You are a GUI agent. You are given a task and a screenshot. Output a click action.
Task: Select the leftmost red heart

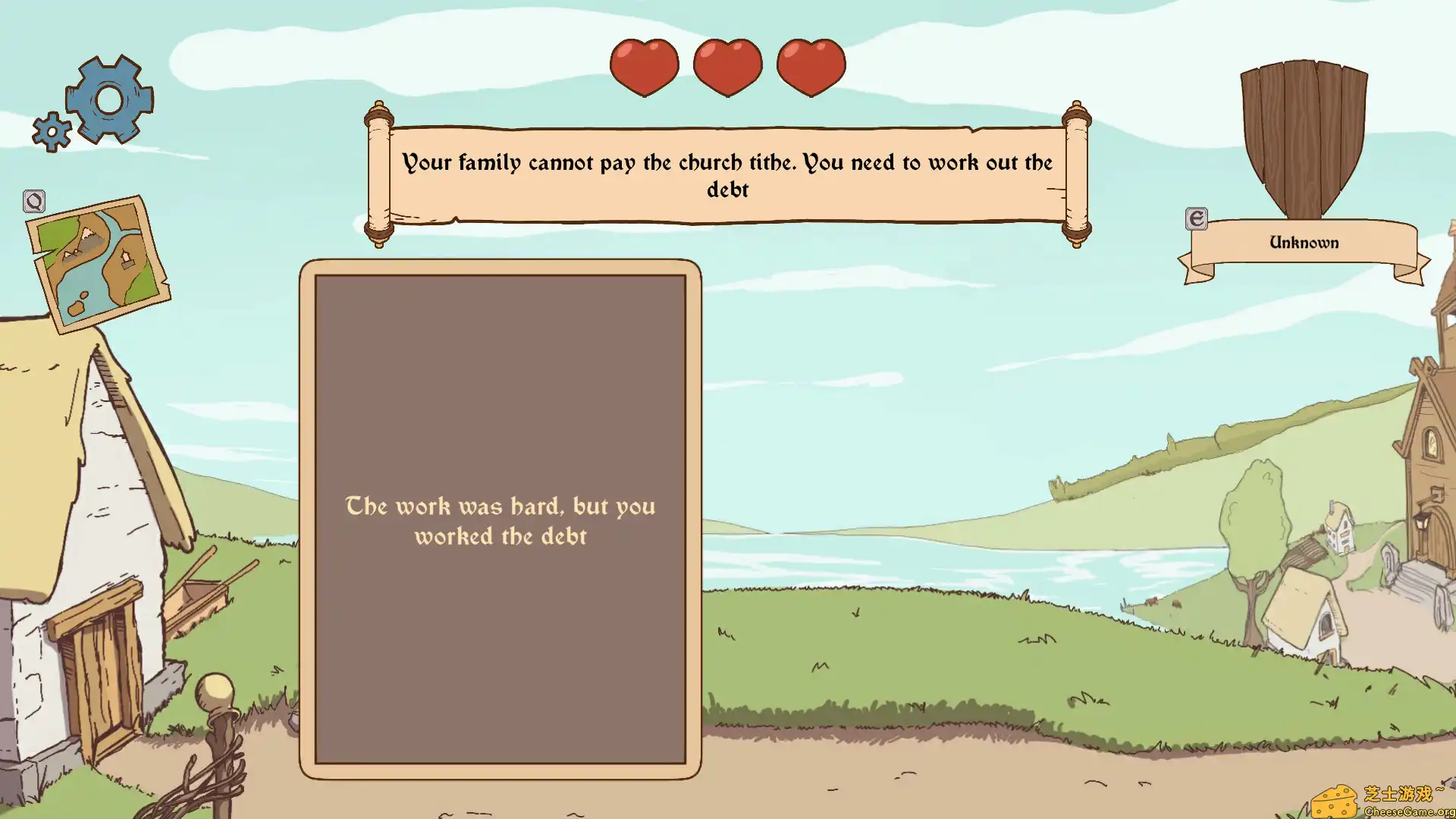[643, 67]
